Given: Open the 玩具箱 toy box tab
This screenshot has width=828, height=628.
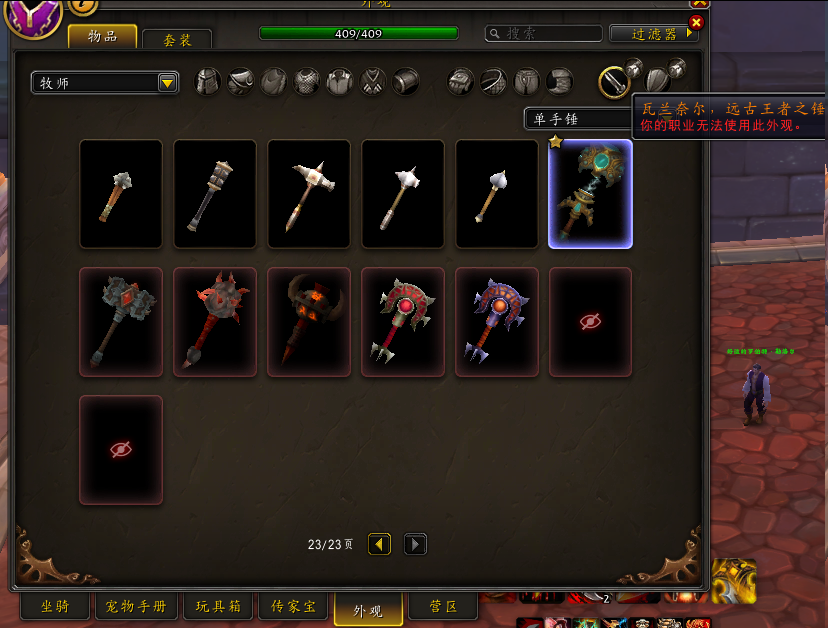Looking at the screenshot, I should pyautogui.click(x=217, y=606).
